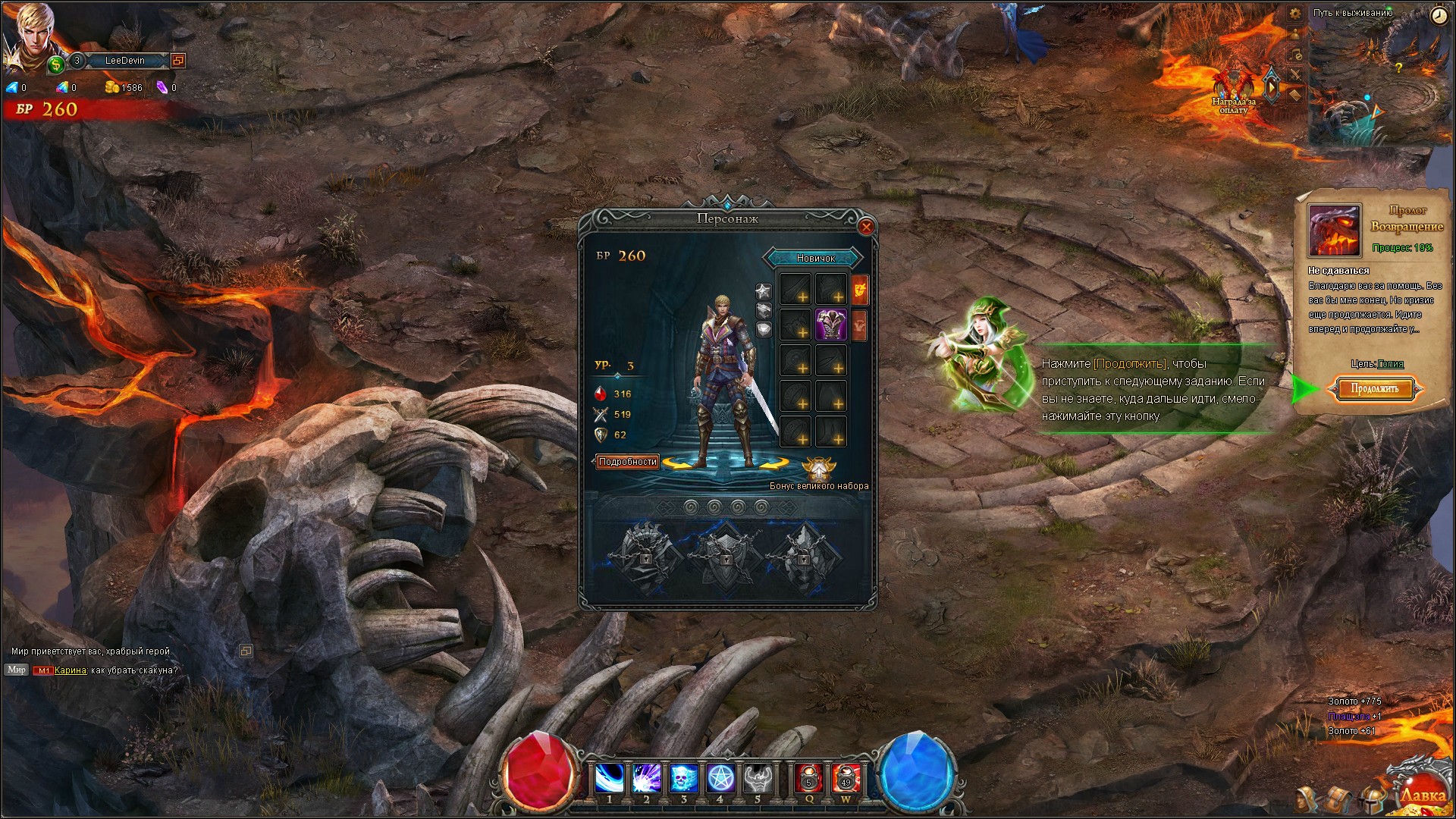Viewport: 1456px width, 819px height.
Task: Toggle music with the note icon
Action: pyautogui.click(x=1296, y=55)
